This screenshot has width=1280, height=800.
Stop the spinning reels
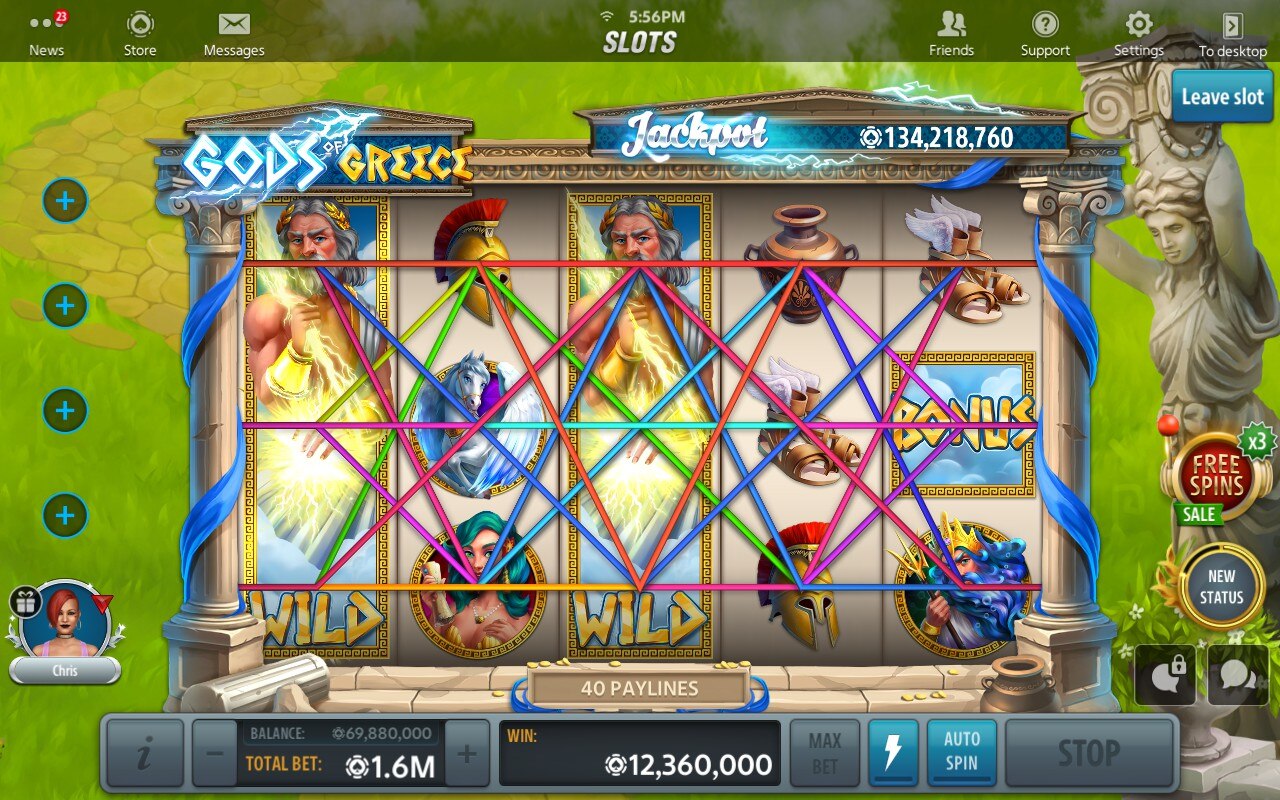click(1088, 753)
